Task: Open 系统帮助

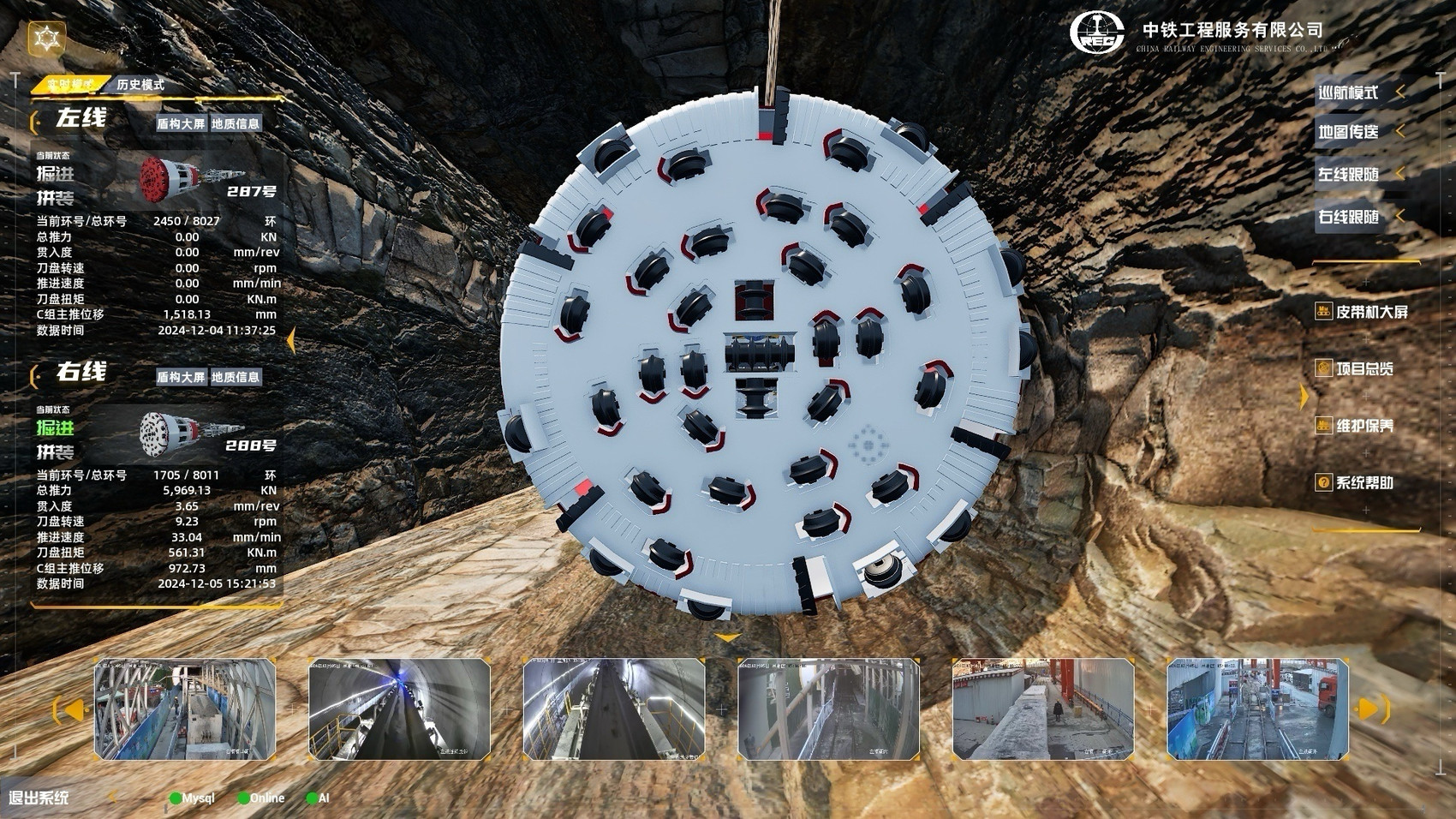Action: tap(1364, 483)
